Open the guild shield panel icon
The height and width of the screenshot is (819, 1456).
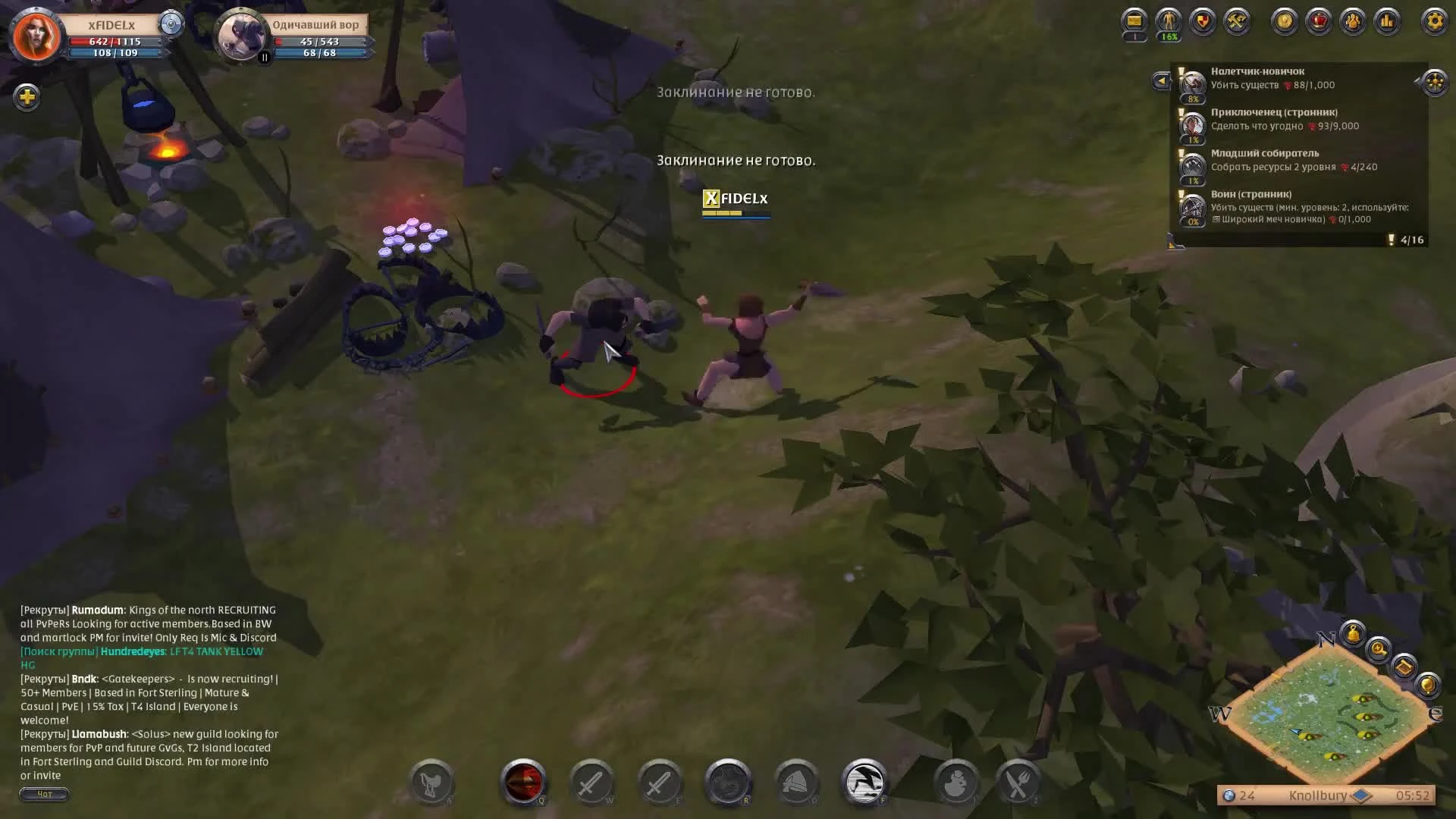tap(1202, 21)
